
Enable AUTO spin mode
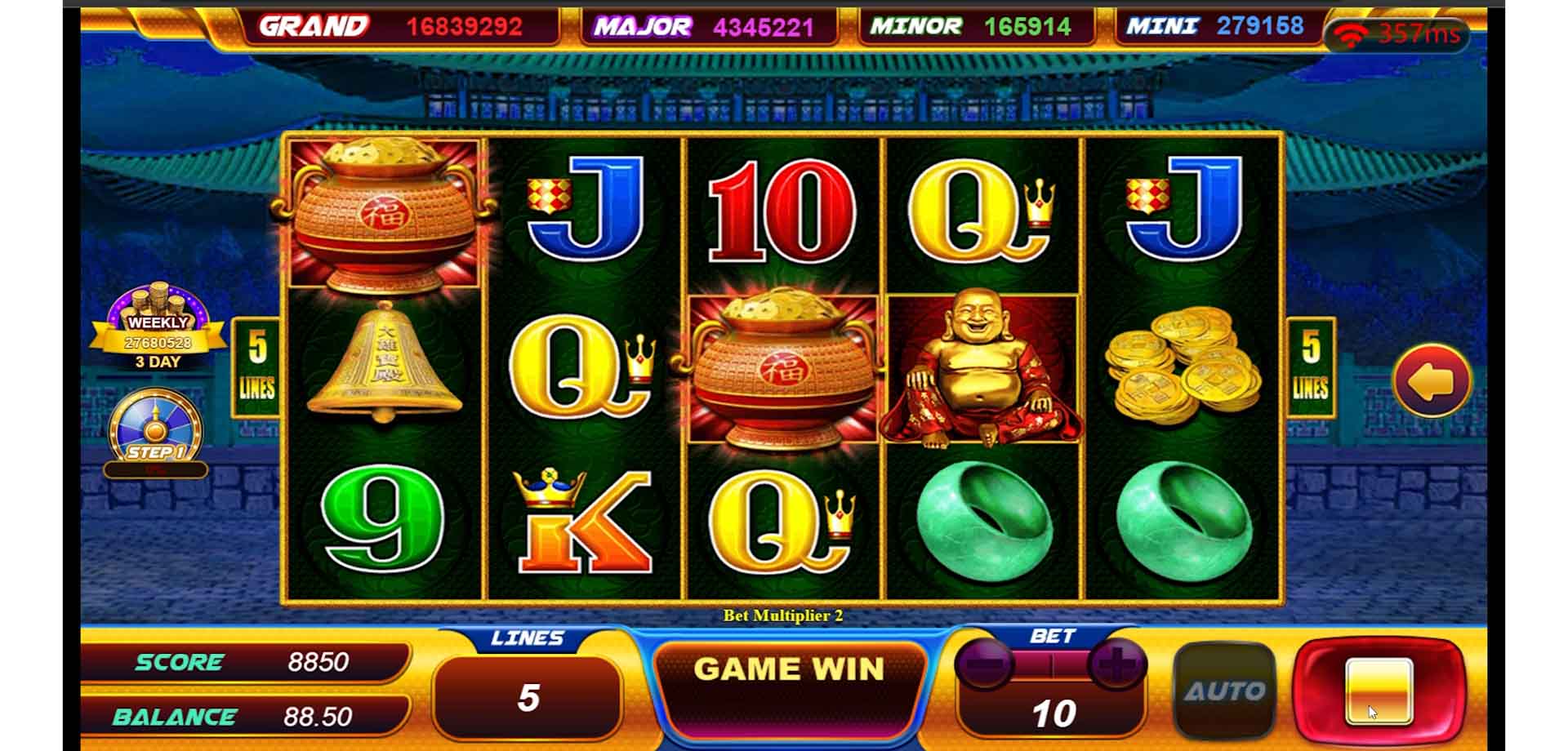pyautogui.click(x=1223, y=691)
